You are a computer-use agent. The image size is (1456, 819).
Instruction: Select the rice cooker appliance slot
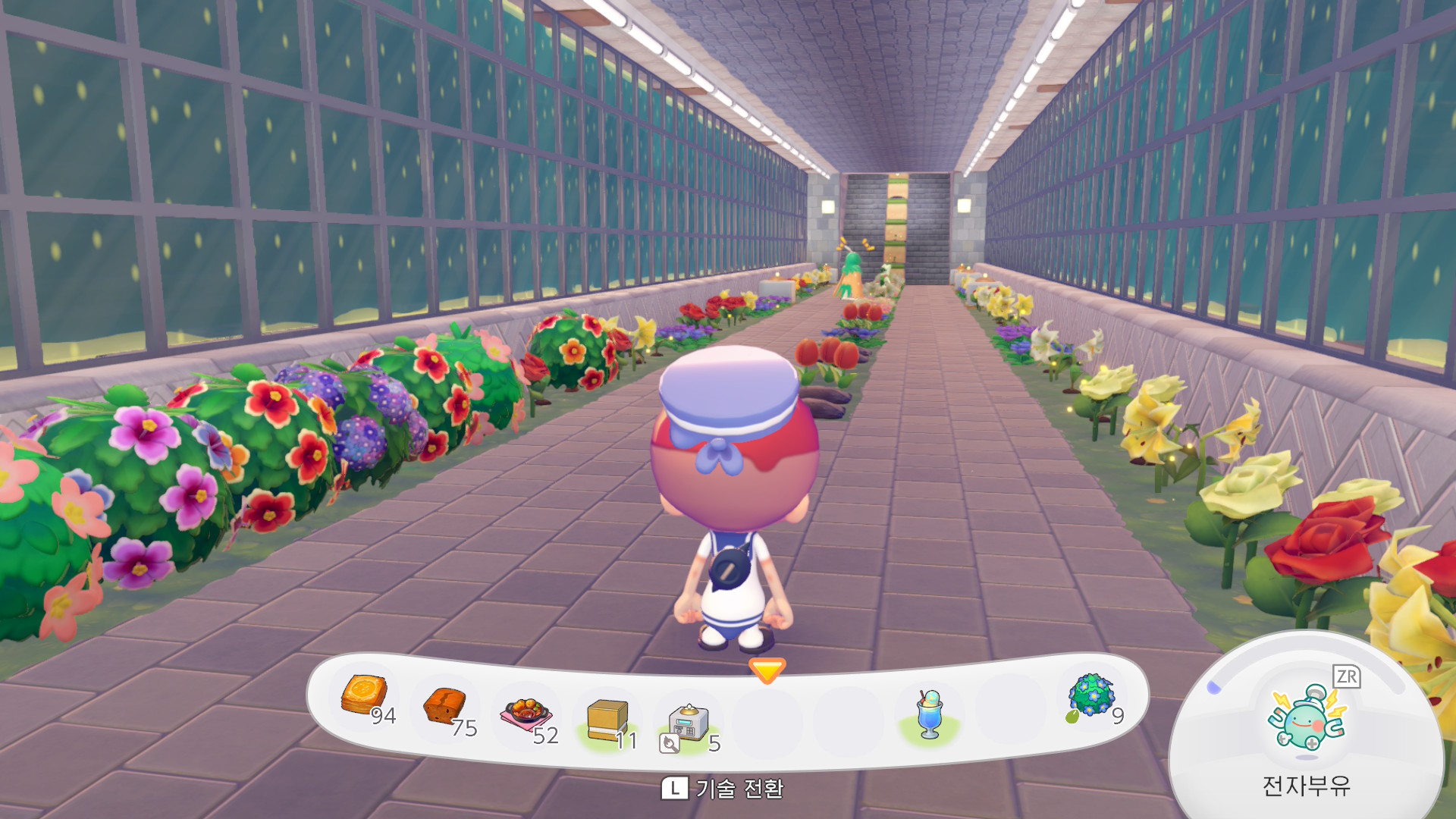point(688,723)
